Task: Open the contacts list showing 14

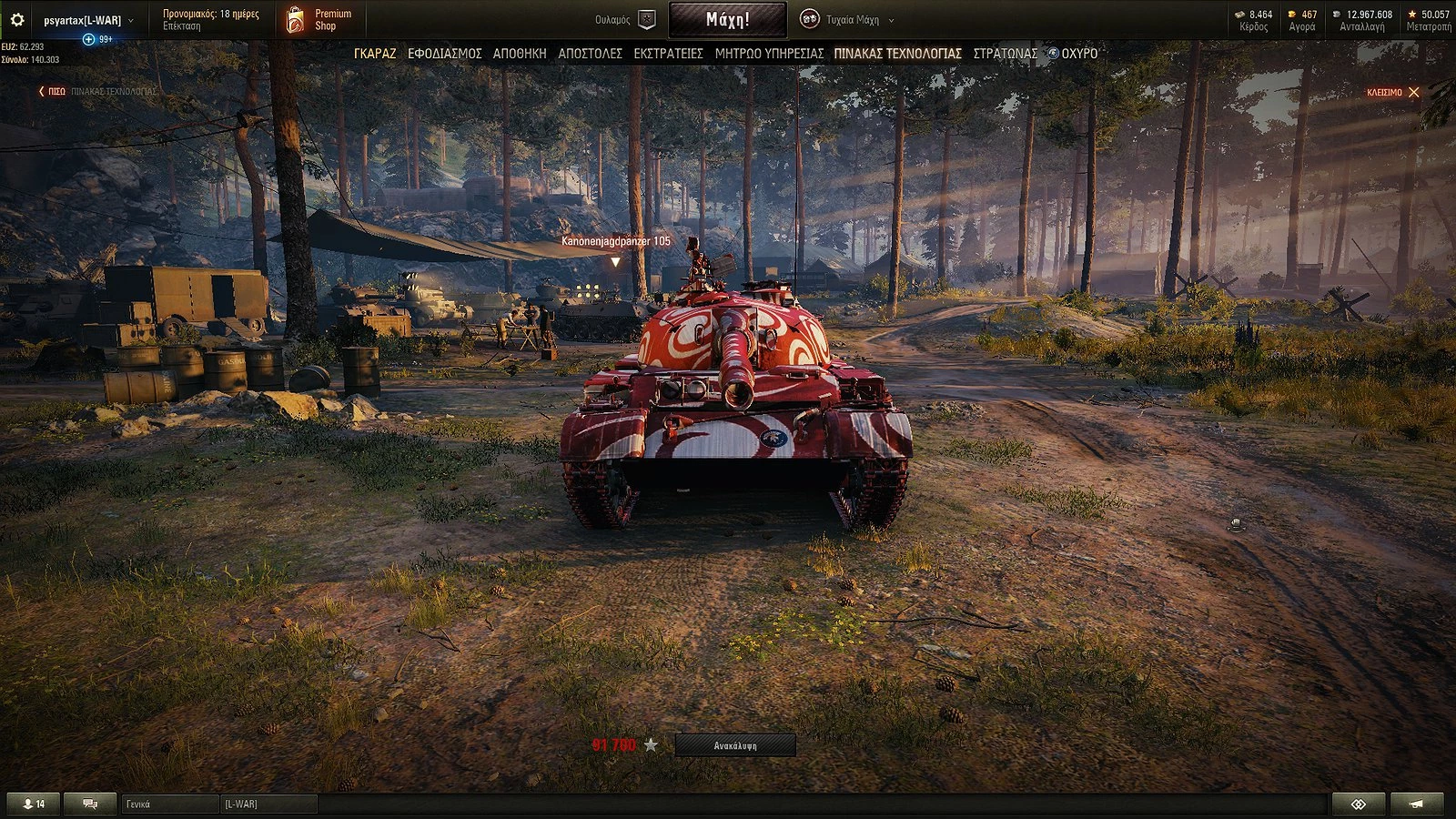Action: [x=34, y=804]
